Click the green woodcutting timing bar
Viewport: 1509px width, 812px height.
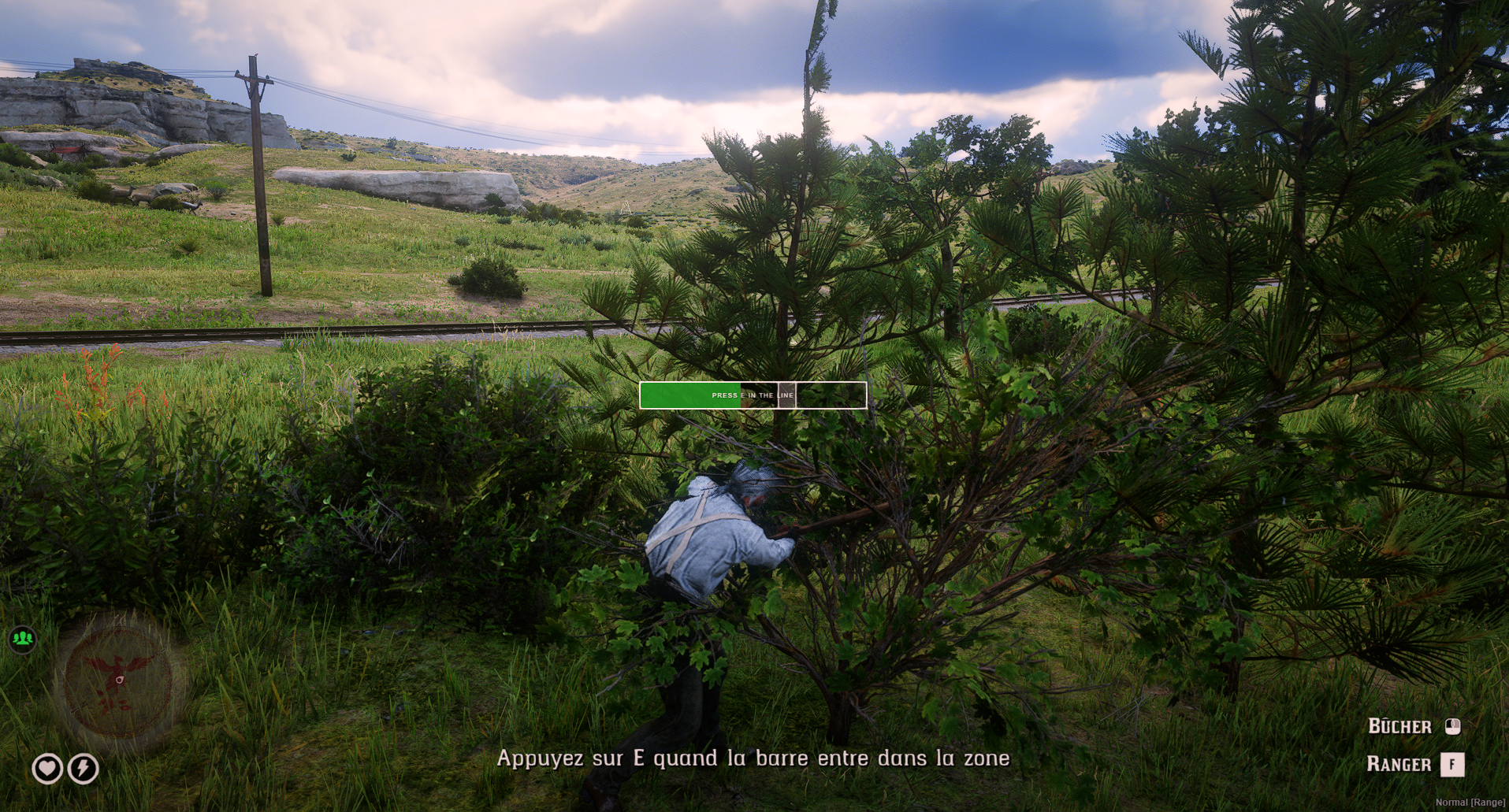pos(753,395)
